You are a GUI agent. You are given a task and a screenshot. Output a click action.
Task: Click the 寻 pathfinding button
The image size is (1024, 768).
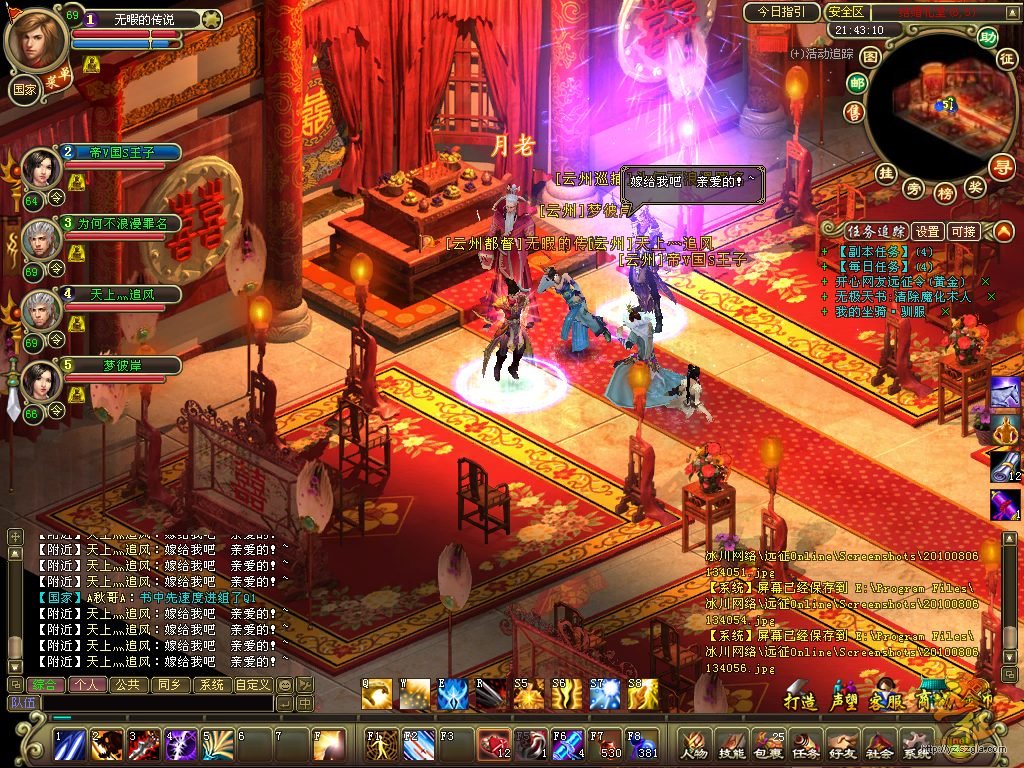tap(1000, 165)
